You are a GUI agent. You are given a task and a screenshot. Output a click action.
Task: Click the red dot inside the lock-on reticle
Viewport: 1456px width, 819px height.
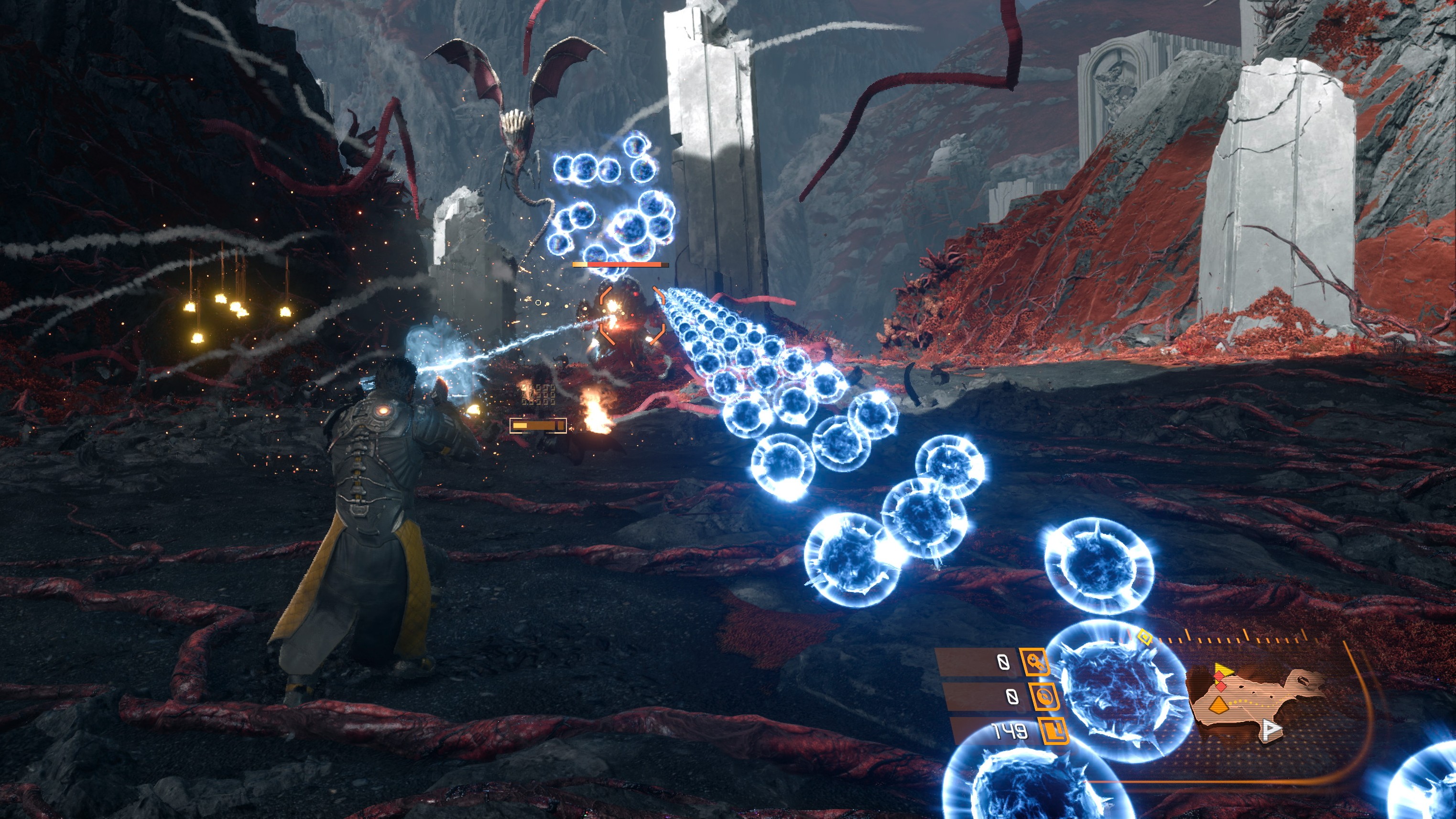tap(633, 315)
